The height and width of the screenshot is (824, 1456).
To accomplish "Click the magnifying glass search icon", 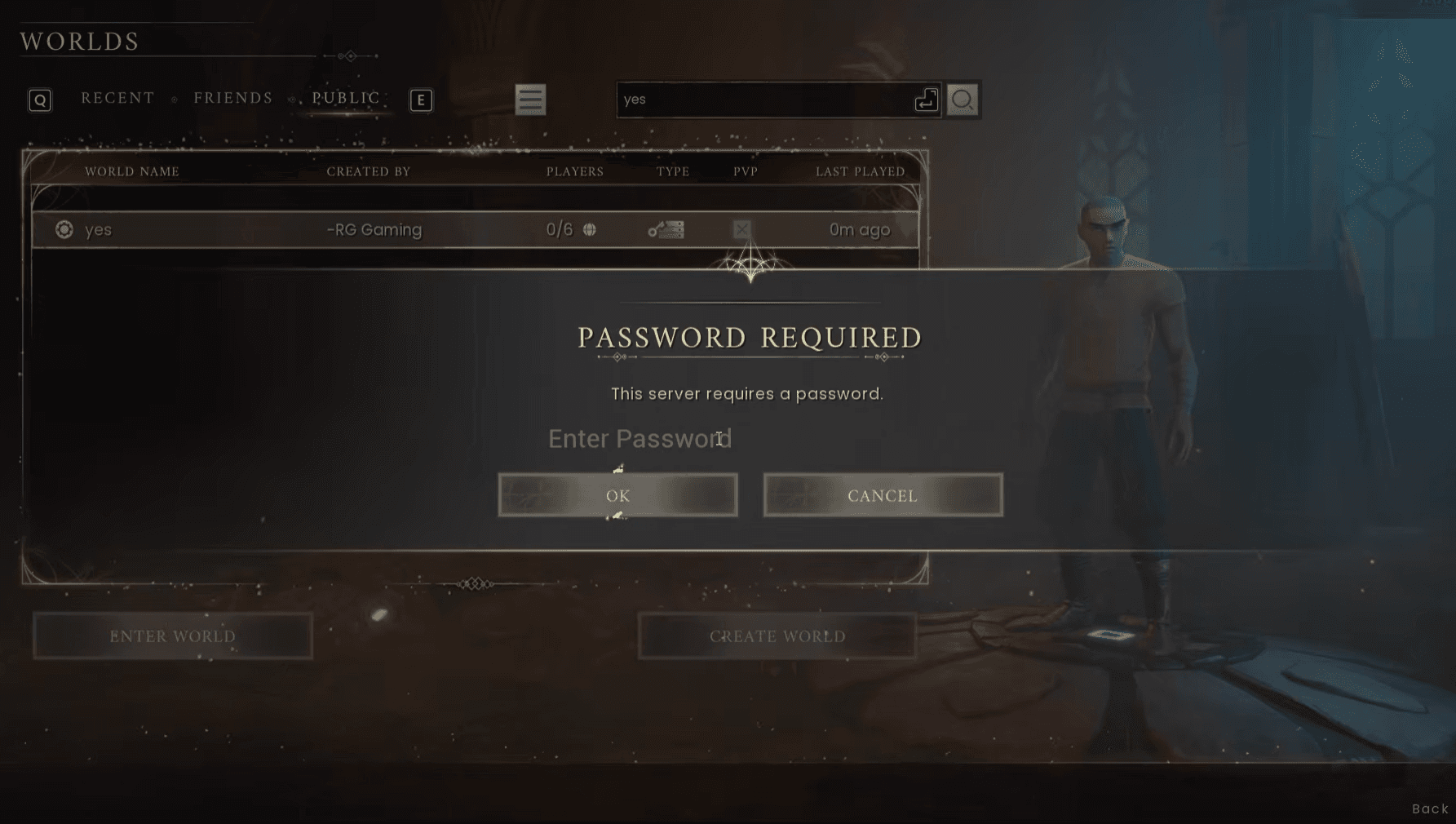I will pyautogui.click(x=963, y=100).
